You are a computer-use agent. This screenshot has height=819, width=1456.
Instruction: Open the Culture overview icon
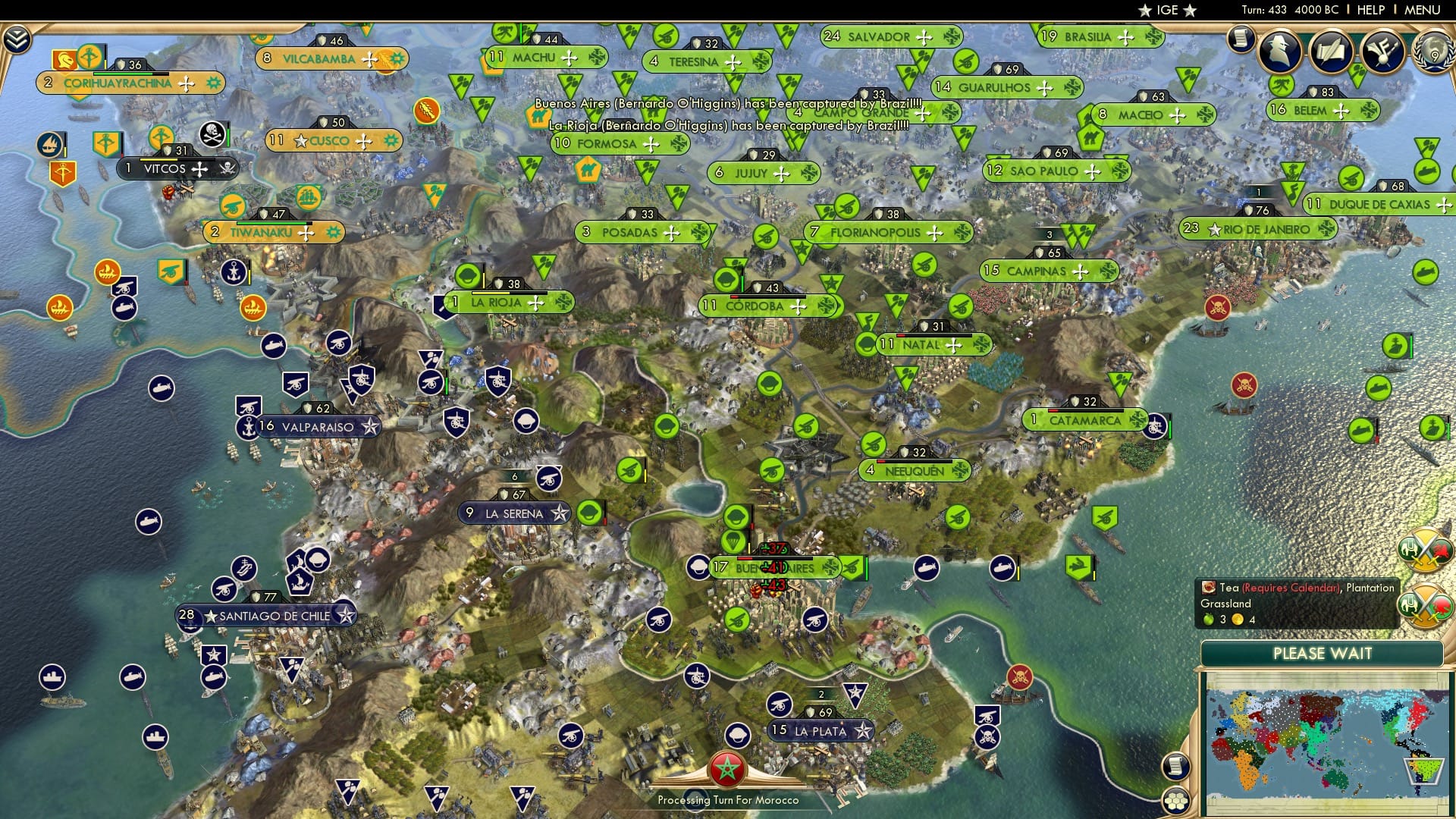tap(1381, 51)
